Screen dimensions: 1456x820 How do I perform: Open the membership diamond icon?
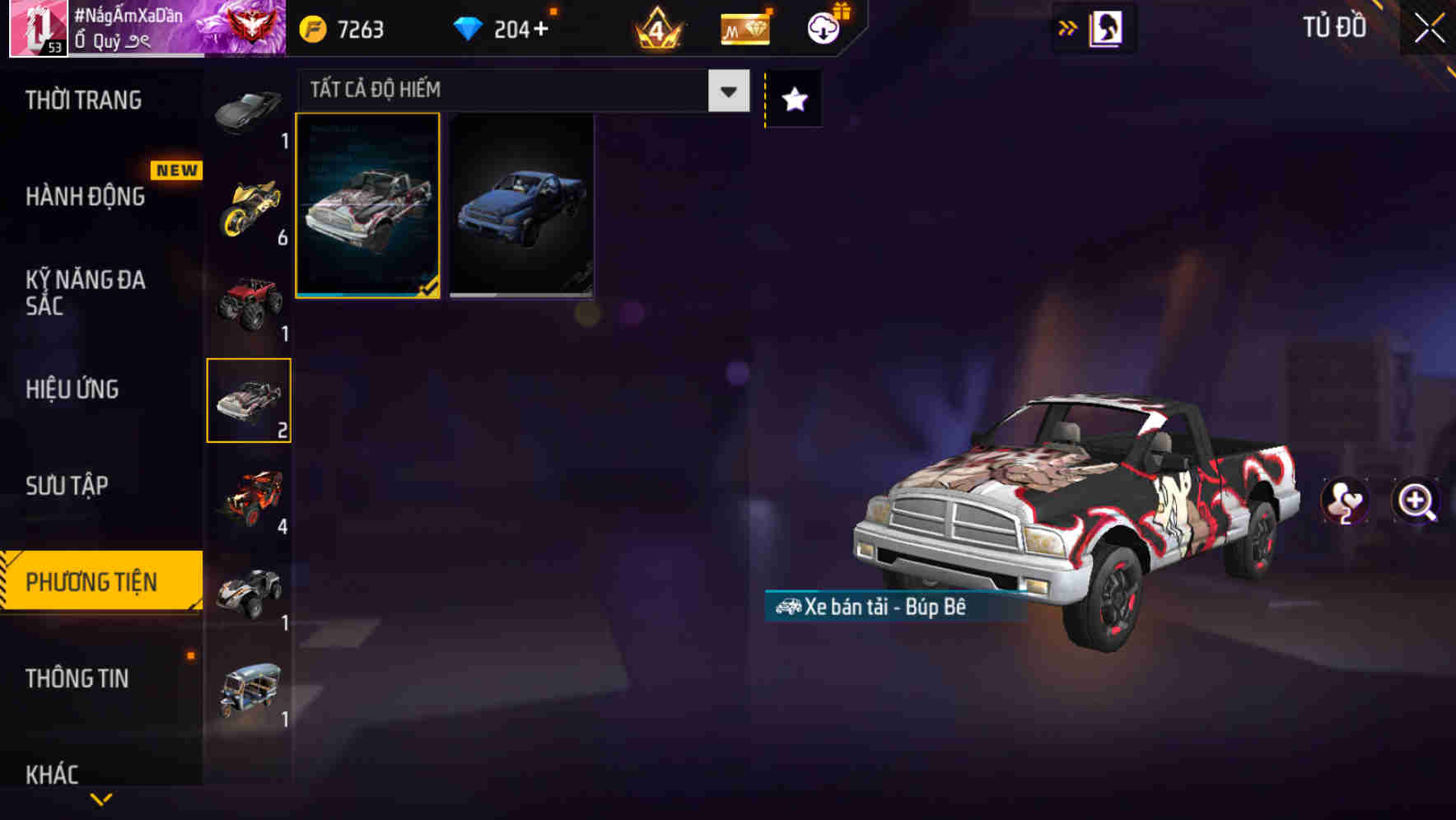744,27
